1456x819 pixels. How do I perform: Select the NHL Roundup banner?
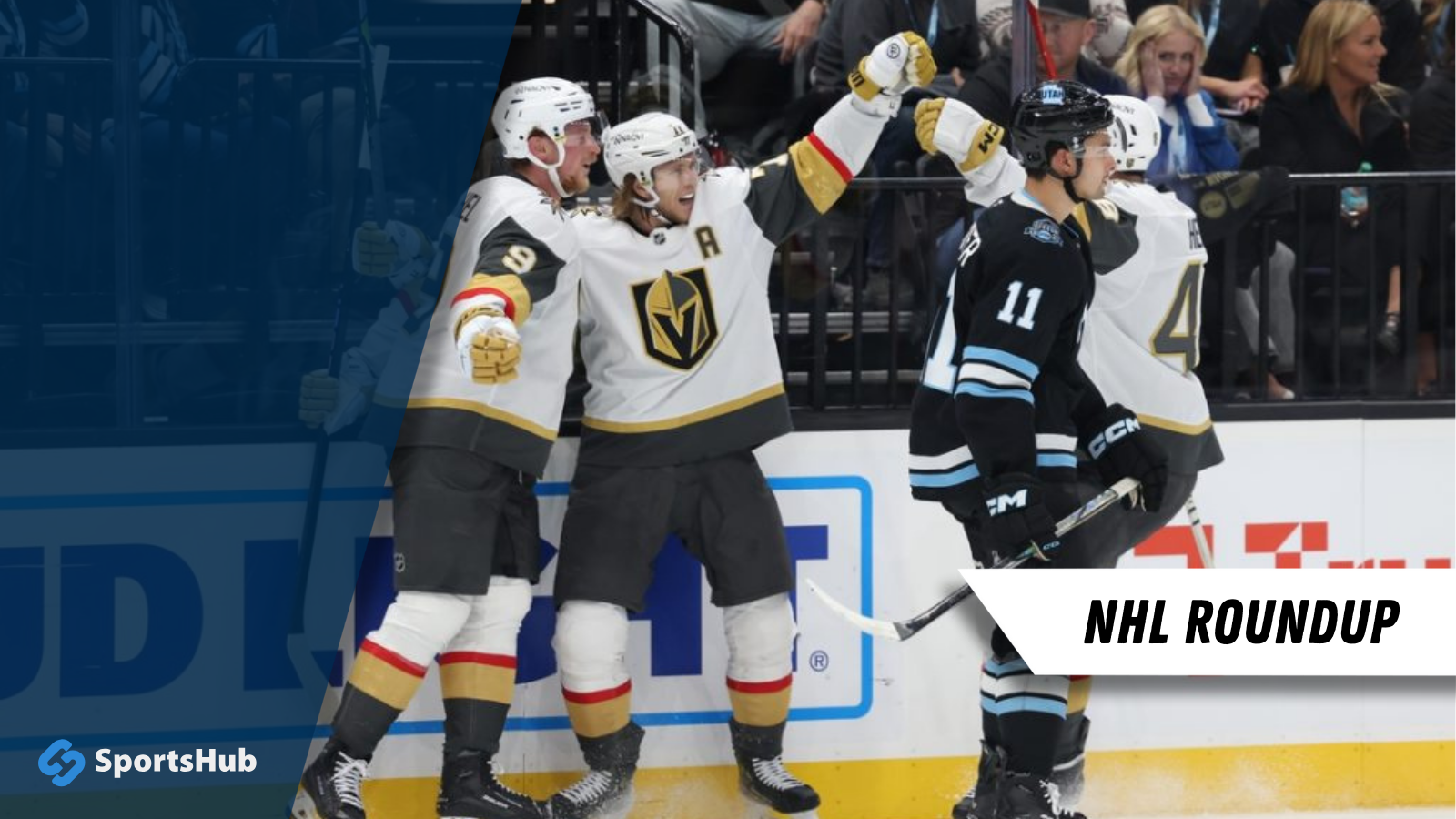click(x=1241, y=622)
